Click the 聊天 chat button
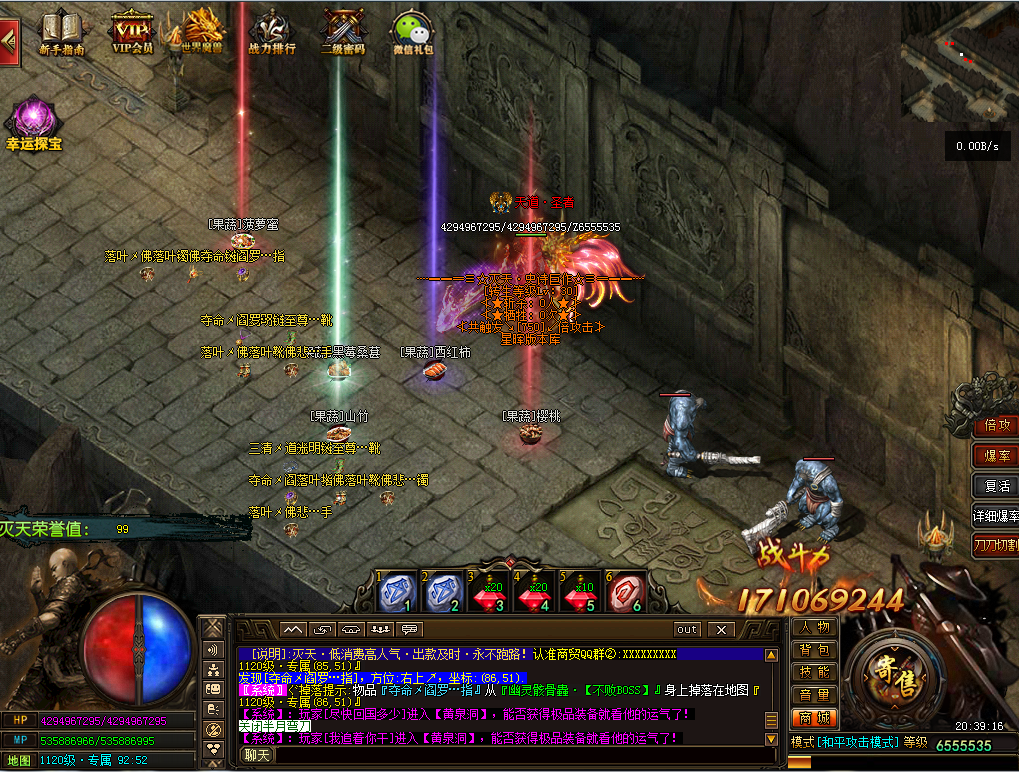Screen dimensions: 1019x772 tap(258, 755)
